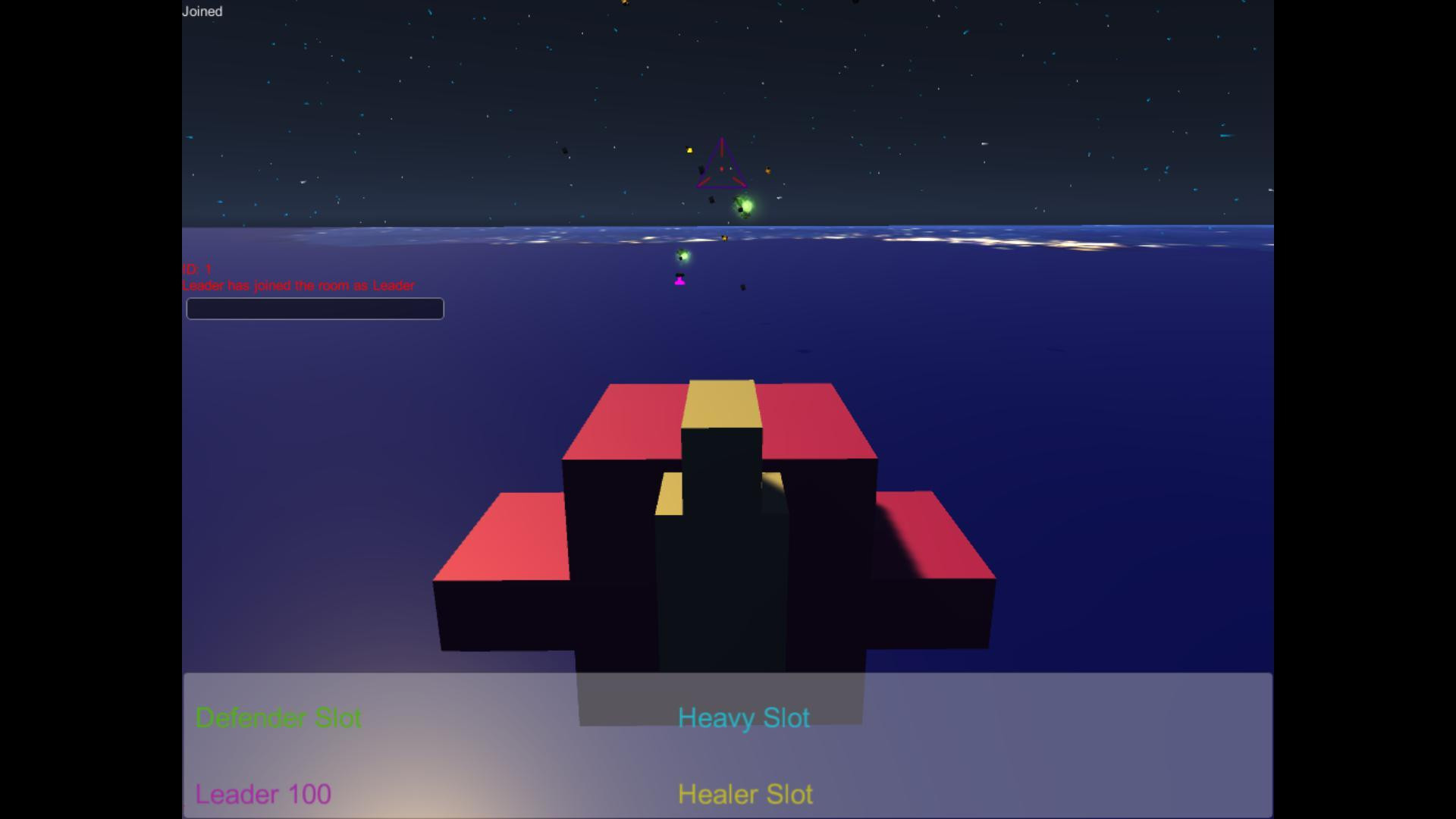Click the chat input box

[314, 309]
